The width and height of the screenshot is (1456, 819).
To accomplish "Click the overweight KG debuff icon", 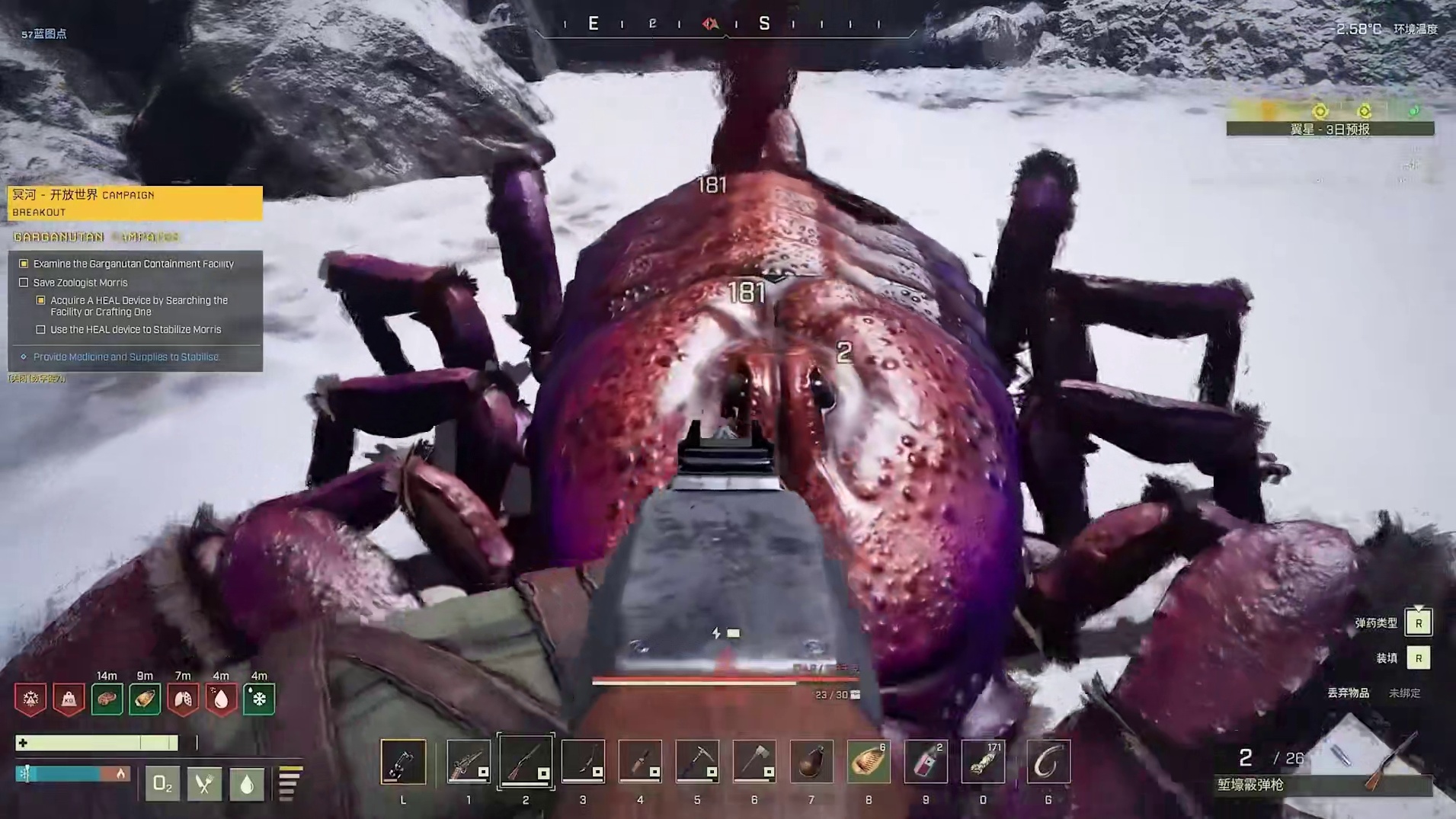I will click(69, 699).
